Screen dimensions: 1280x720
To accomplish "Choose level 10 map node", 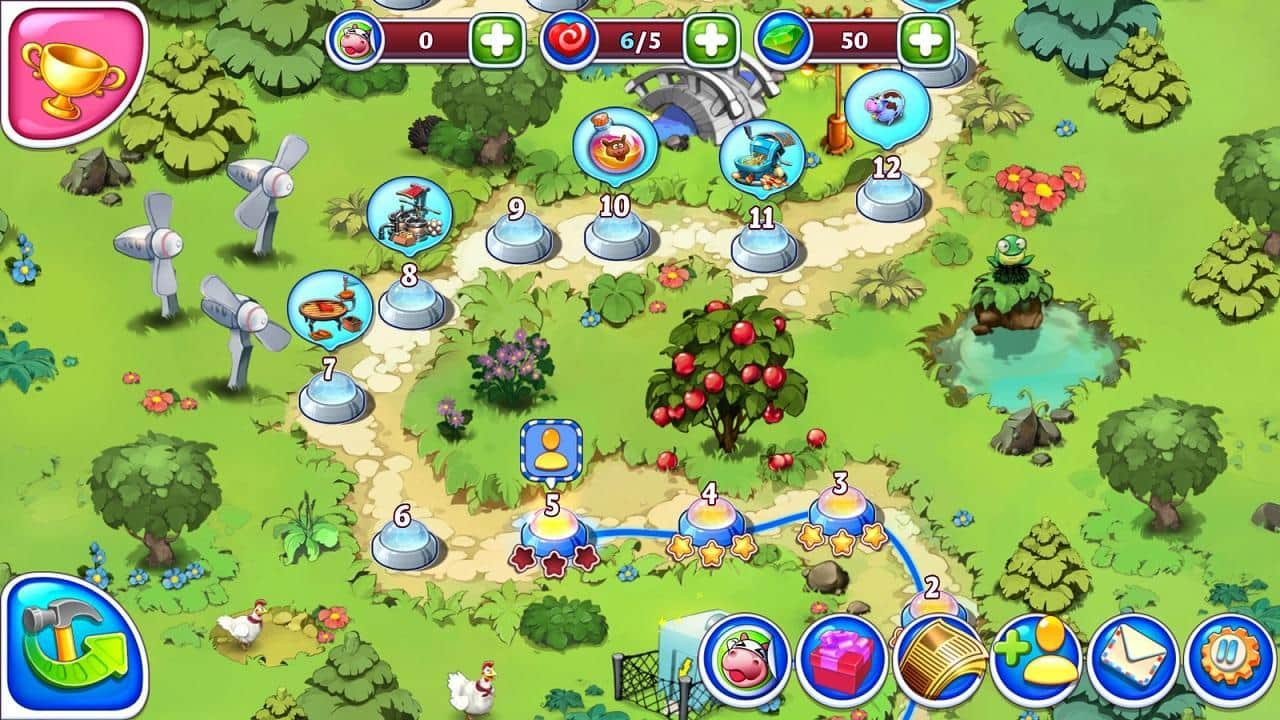I will (x=616, y=234).
